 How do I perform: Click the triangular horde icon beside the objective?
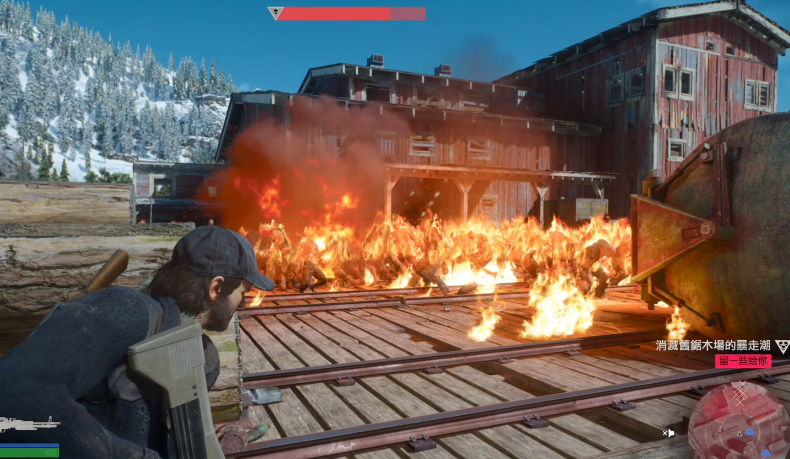781,346
